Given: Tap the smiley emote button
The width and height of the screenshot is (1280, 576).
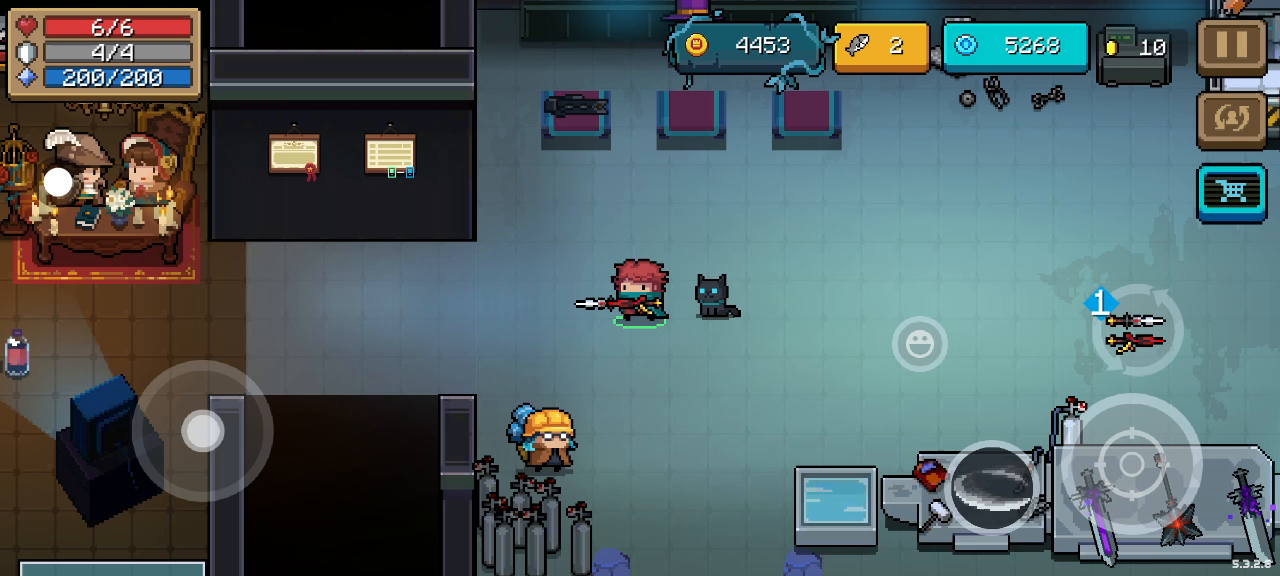Looking at the screenshot, I should point(919,345).
